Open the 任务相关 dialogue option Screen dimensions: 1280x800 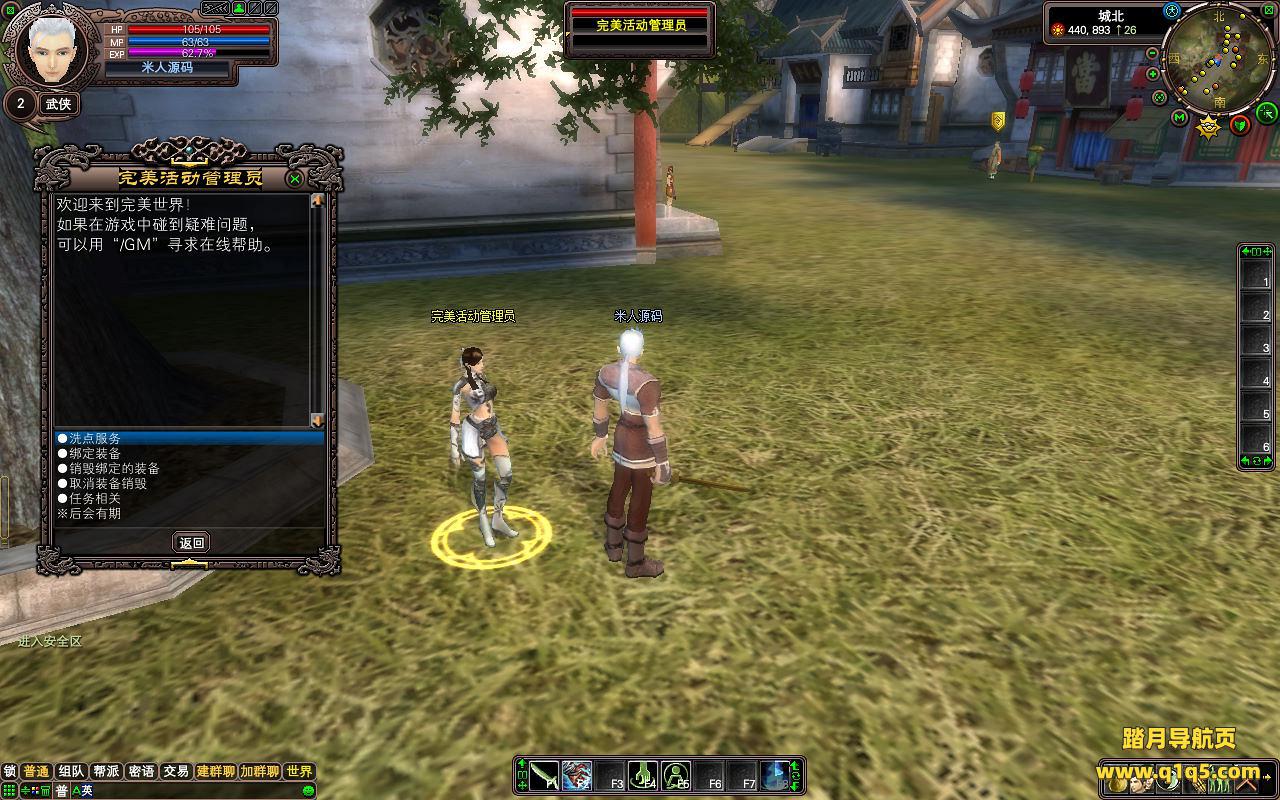click(95, 498)
